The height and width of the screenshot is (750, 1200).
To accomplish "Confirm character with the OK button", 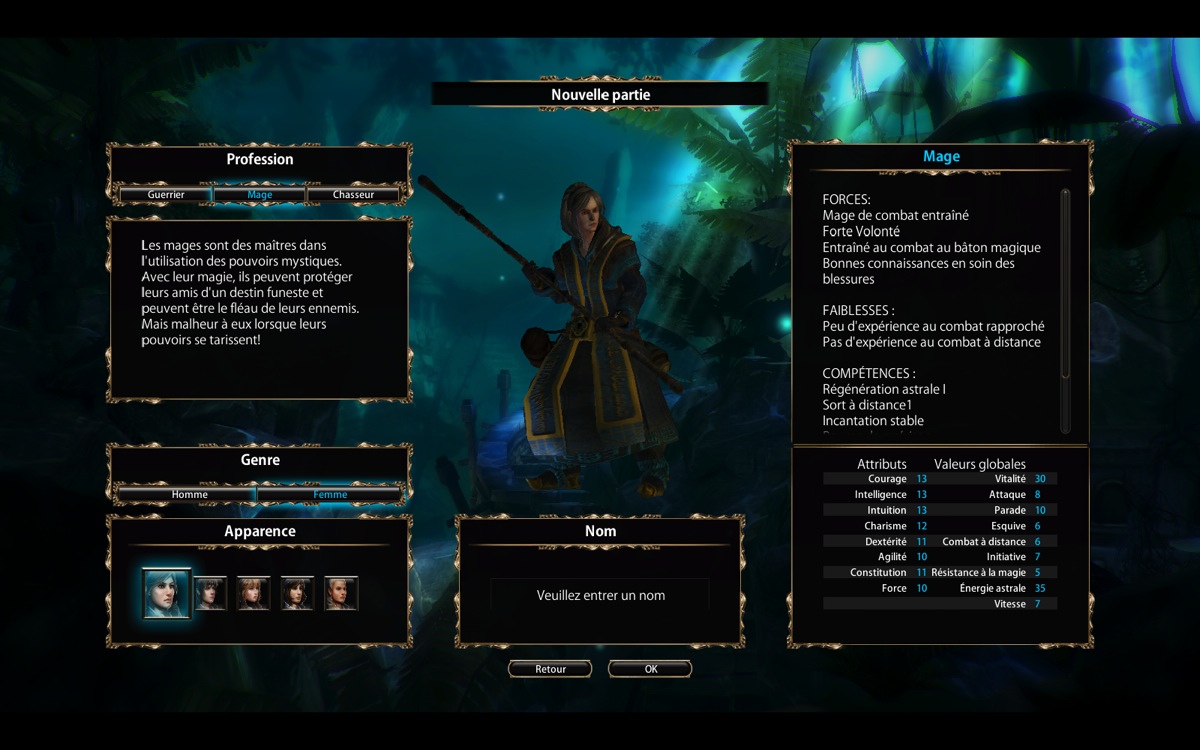I will click(x=650, y=669).
